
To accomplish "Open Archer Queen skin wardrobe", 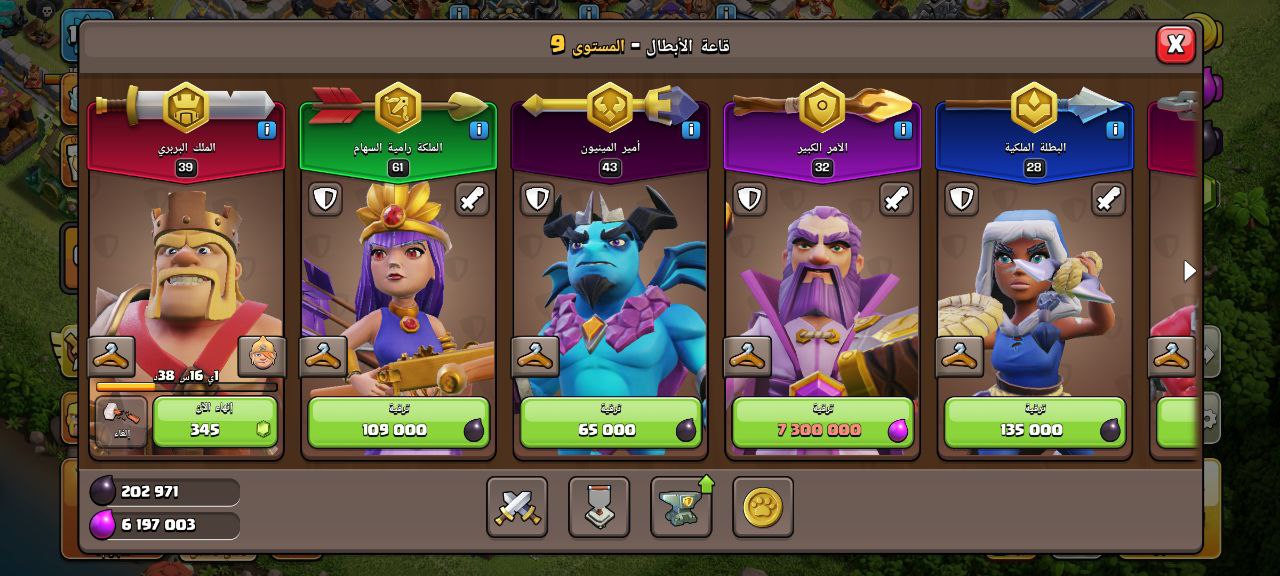I will 323,356.
